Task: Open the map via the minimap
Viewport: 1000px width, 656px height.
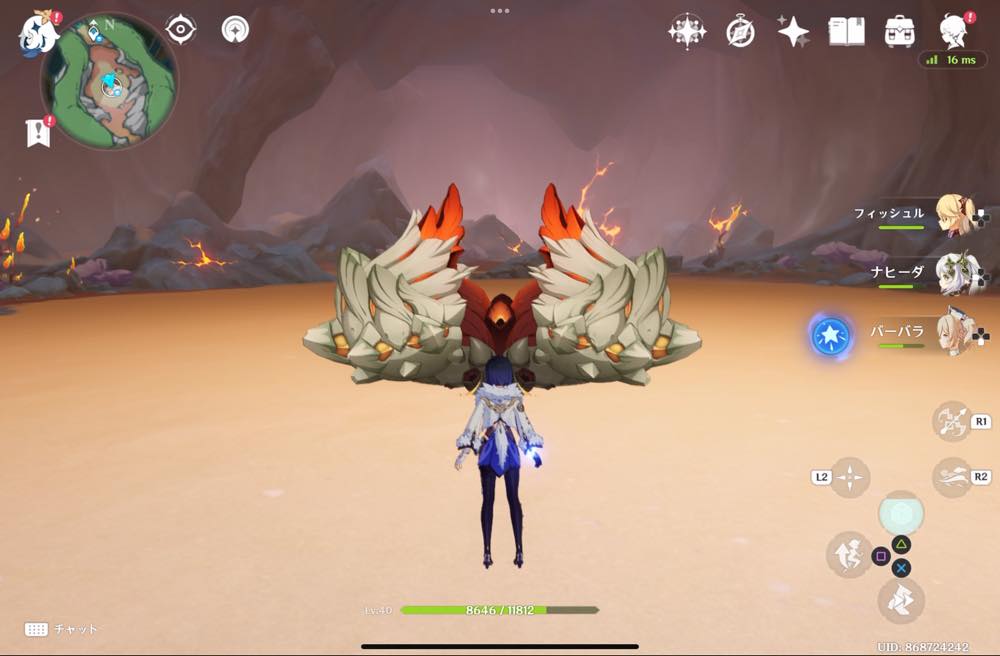Action: click(110, 82)
